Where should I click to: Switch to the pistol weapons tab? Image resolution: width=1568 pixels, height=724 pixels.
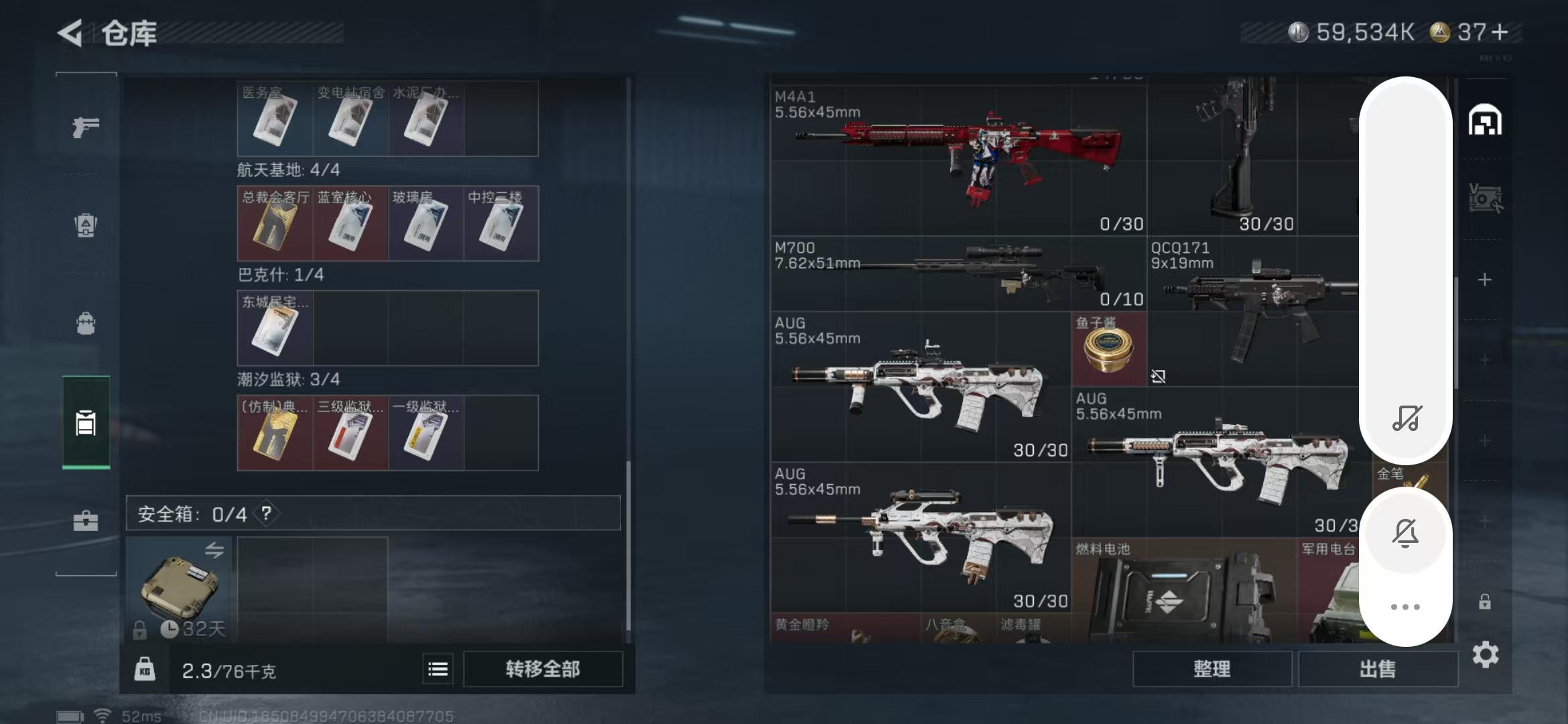(x=86, y=127)
